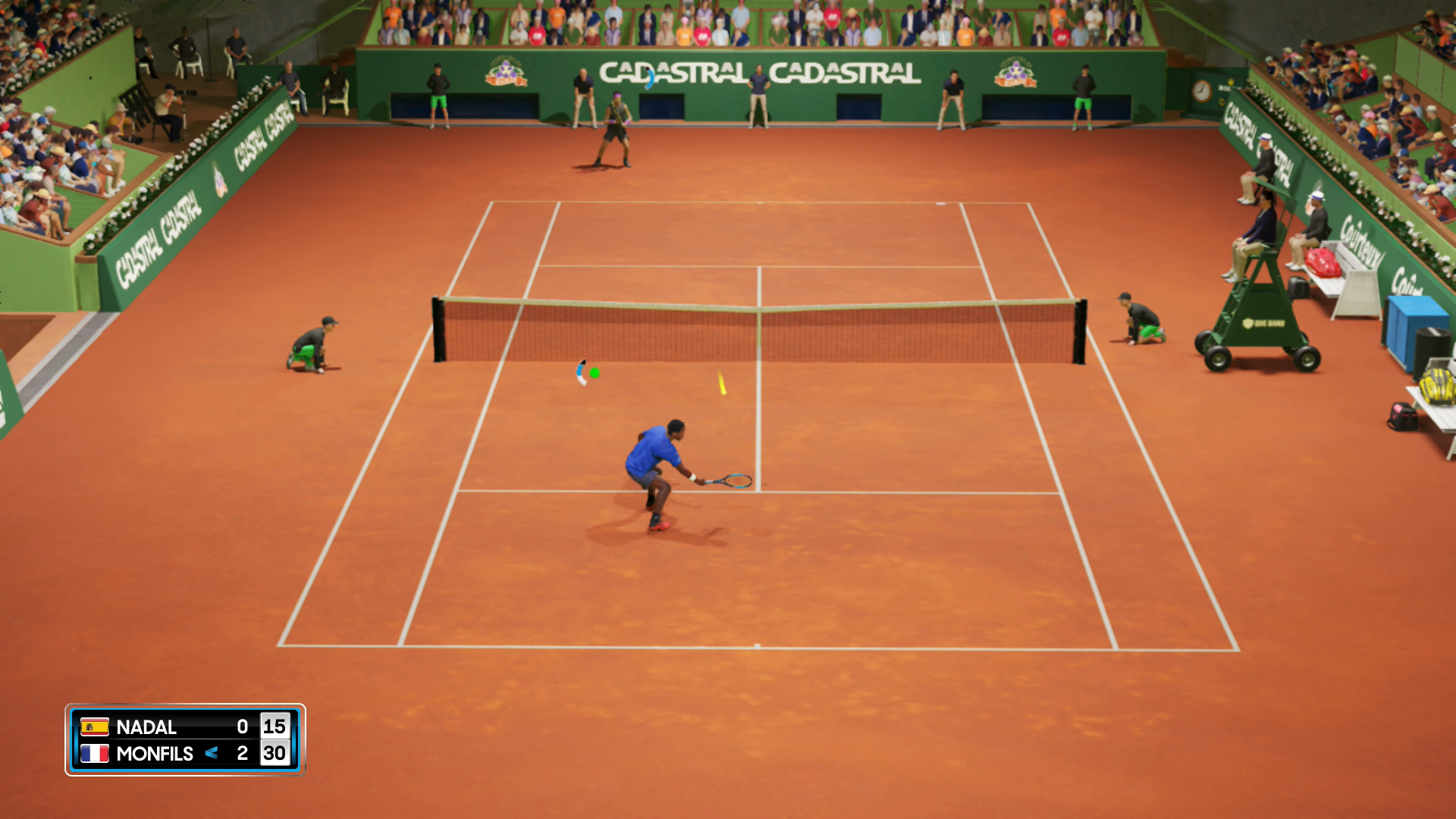Click the Spanish flag icon beside NADAL
The width and height of the screenshot is (1456, 819).
[93, 726]
